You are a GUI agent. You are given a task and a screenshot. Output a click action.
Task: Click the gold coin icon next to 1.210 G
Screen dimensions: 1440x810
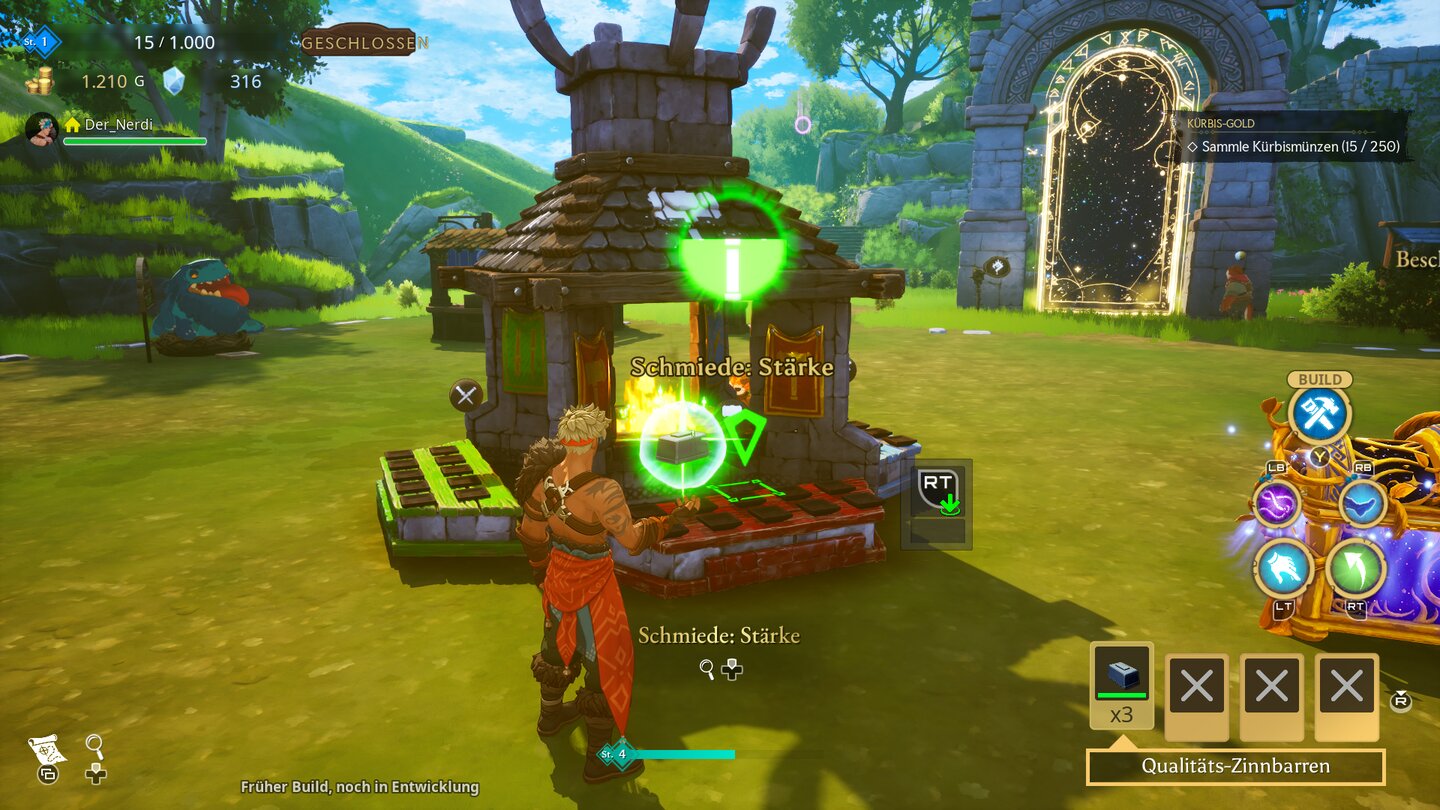[41, 82]
